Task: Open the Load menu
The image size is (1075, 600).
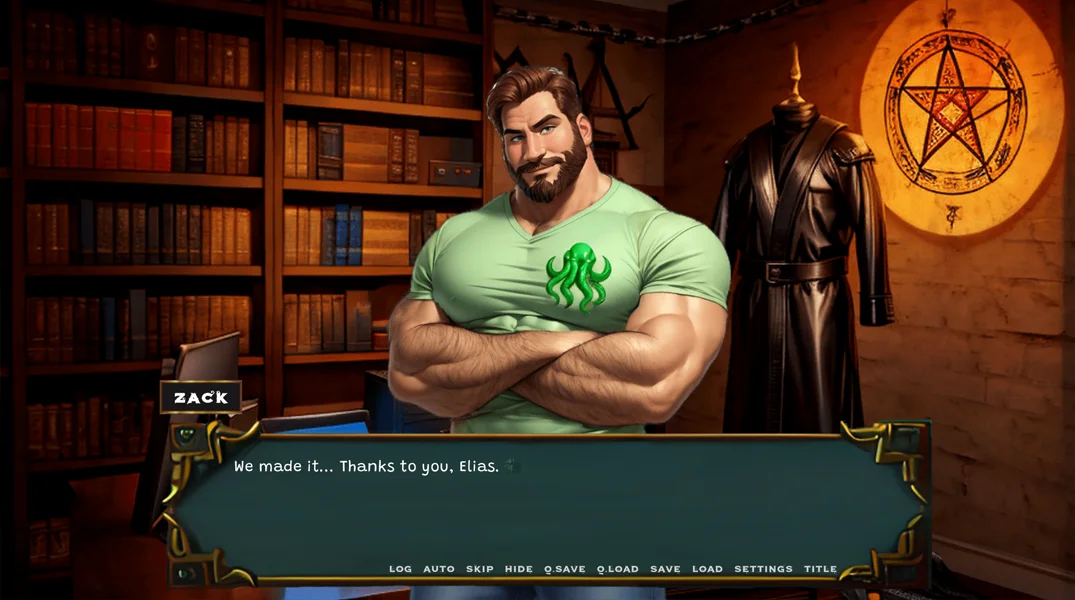Action: click(707, 569)
